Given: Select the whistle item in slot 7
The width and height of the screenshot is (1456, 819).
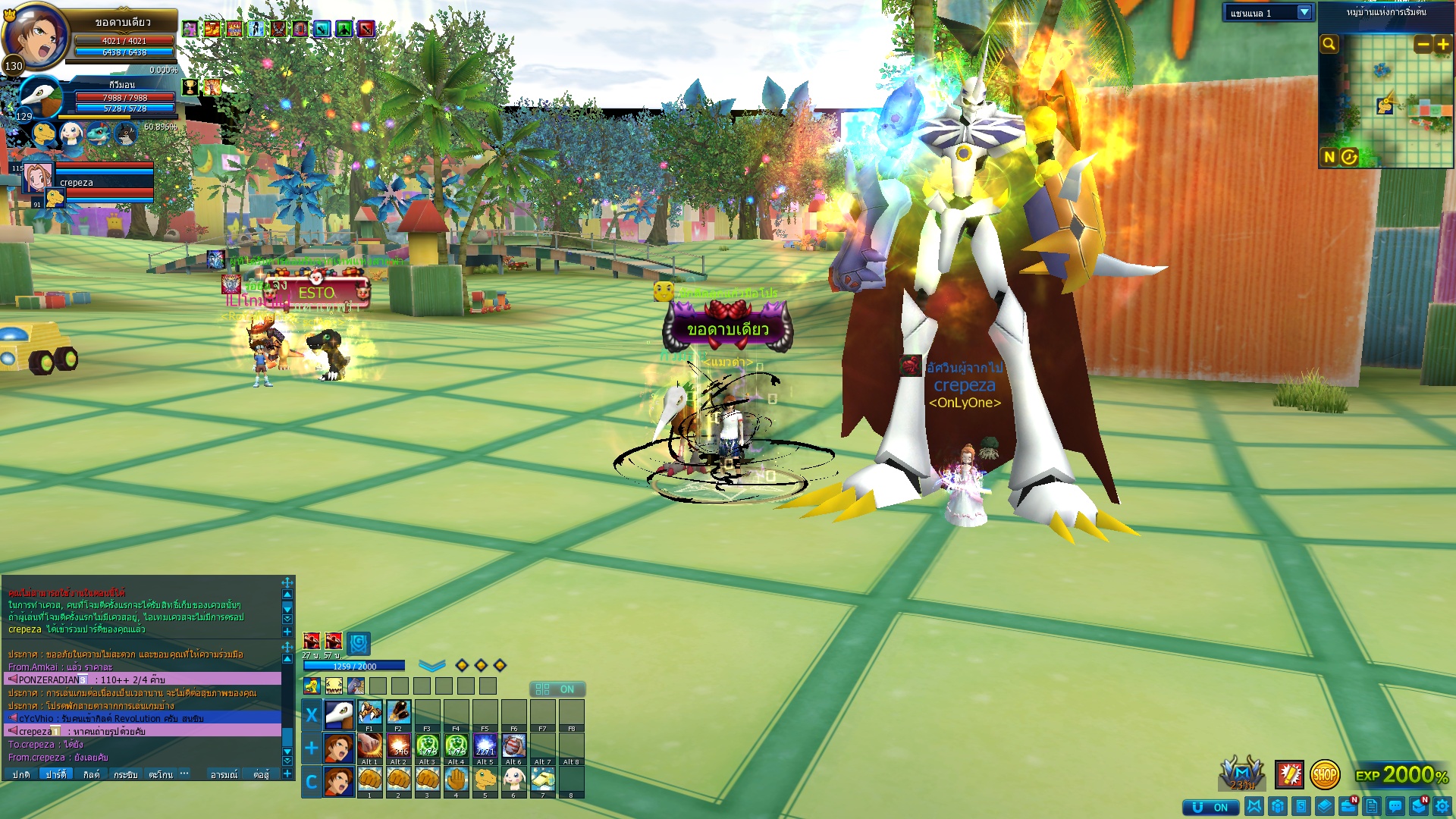Looking at the screenshot, I should (542, 779).
